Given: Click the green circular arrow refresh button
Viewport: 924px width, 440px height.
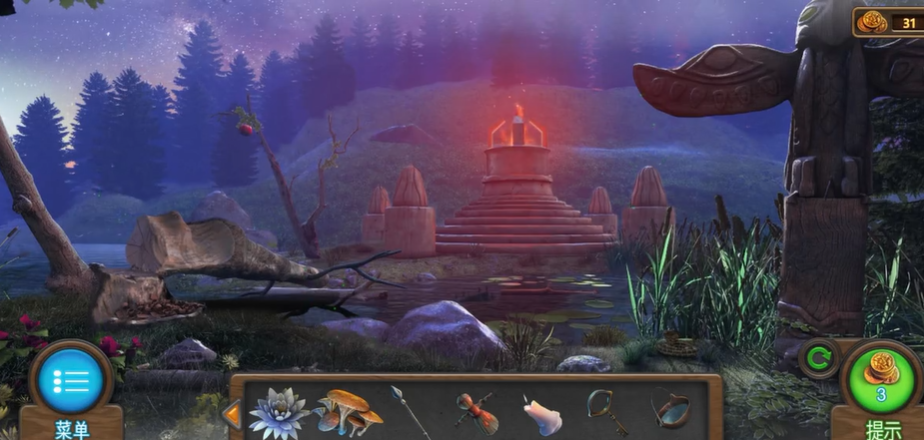Looking at the screenshot, I should [819, 358].
